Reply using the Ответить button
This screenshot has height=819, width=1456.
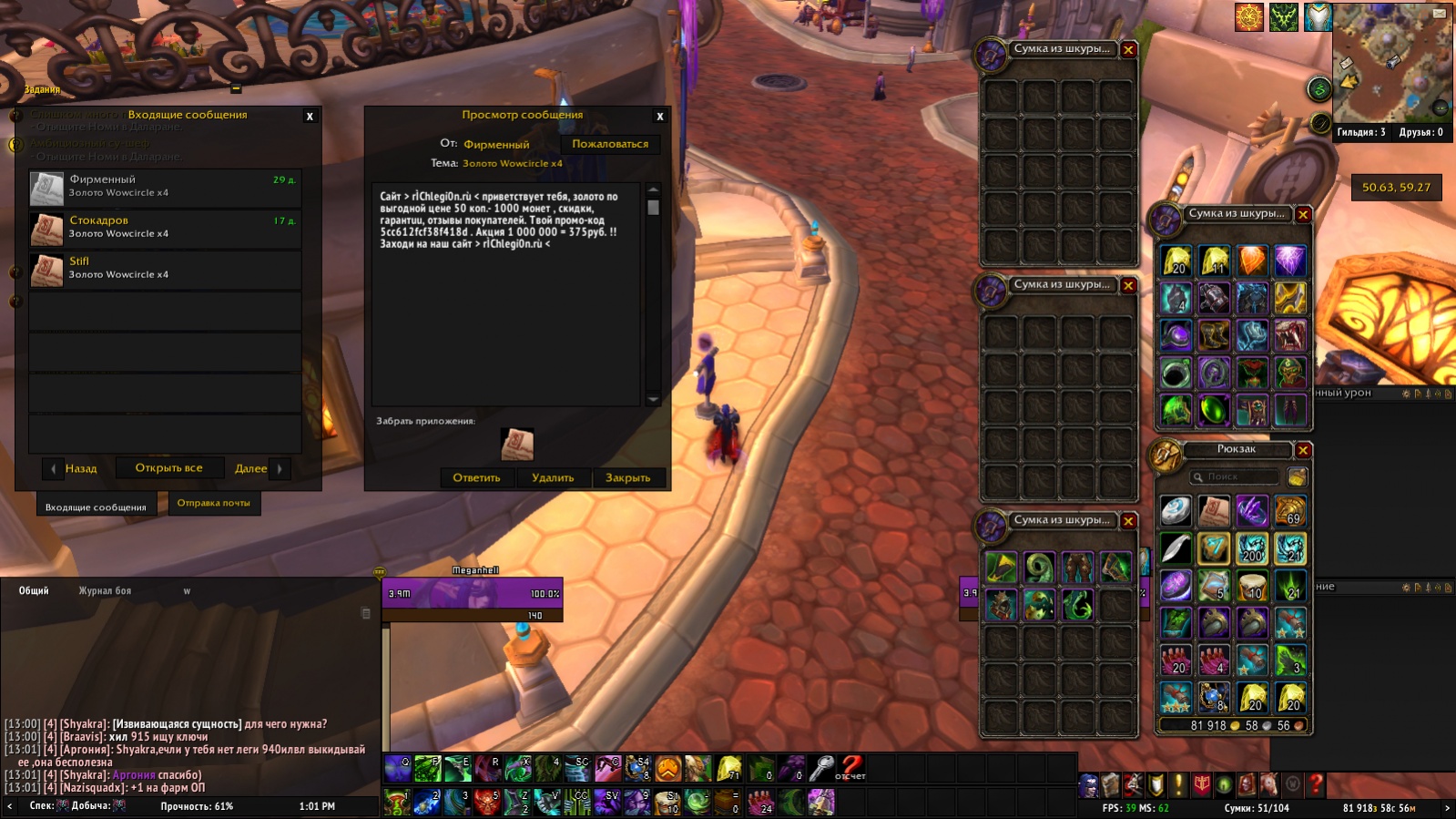pos(476,477)
